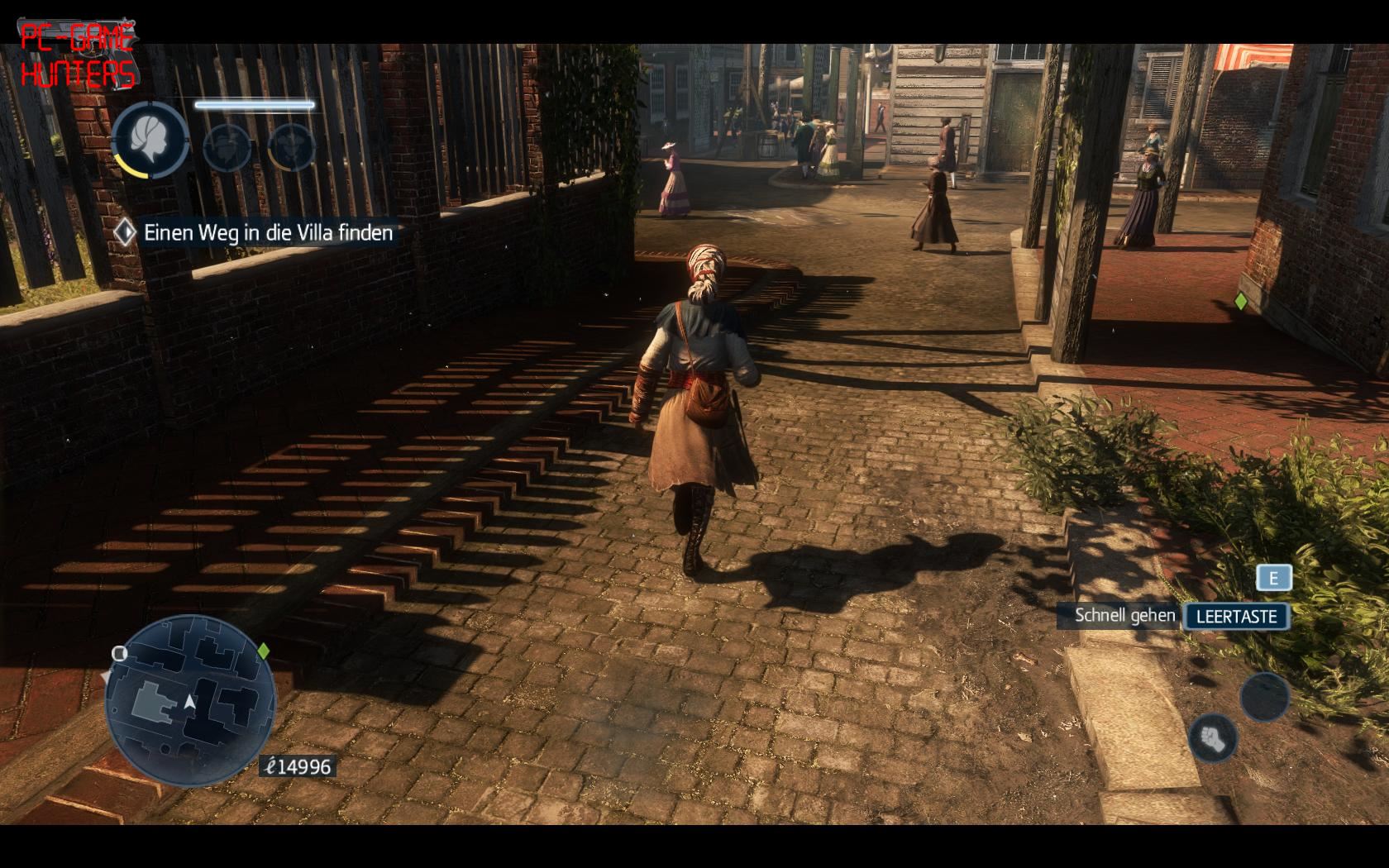1389x868 pixels.
Task: Select the fist weapon icon
Action: (x=1211, y=736)
